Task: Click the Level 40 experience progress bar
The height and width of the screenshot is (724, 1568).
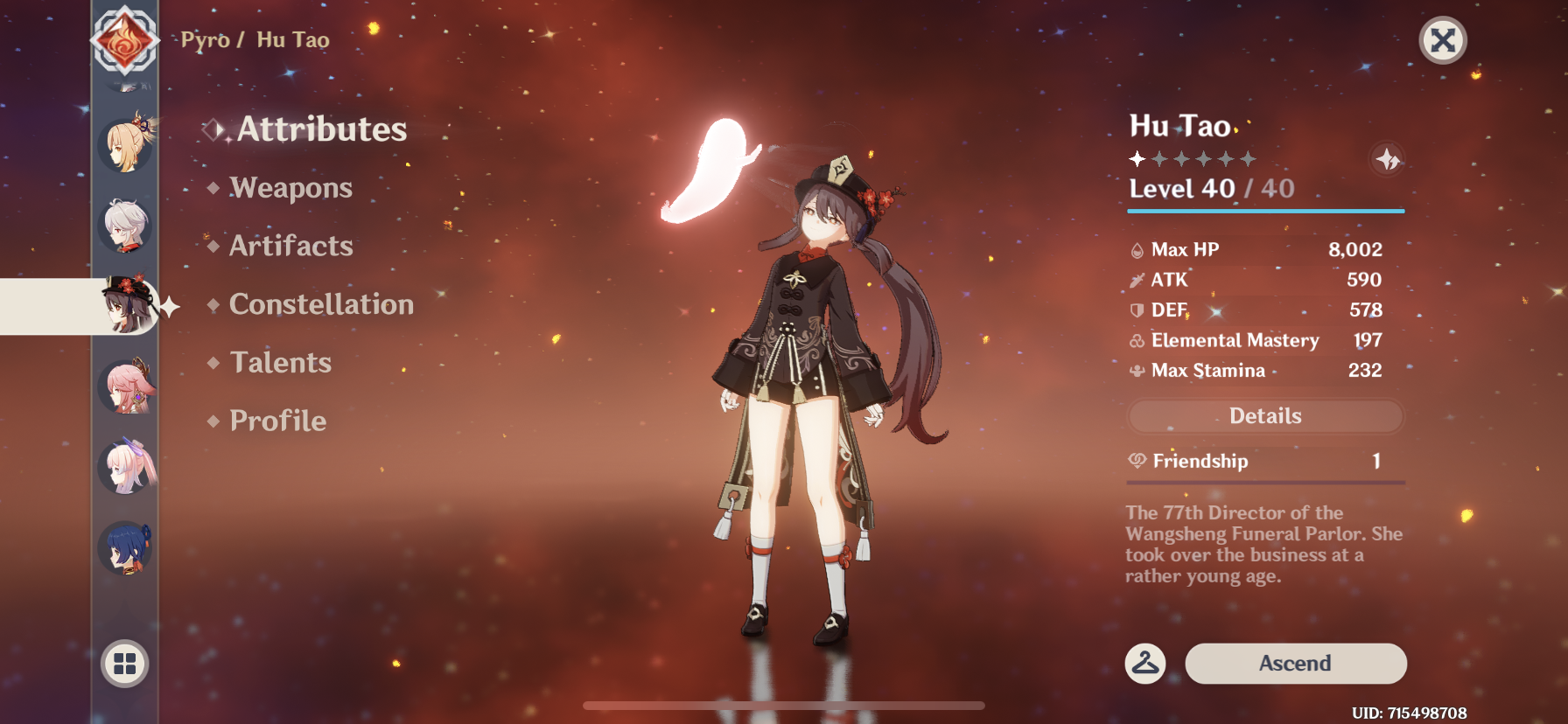Action: click(1264, 211)
